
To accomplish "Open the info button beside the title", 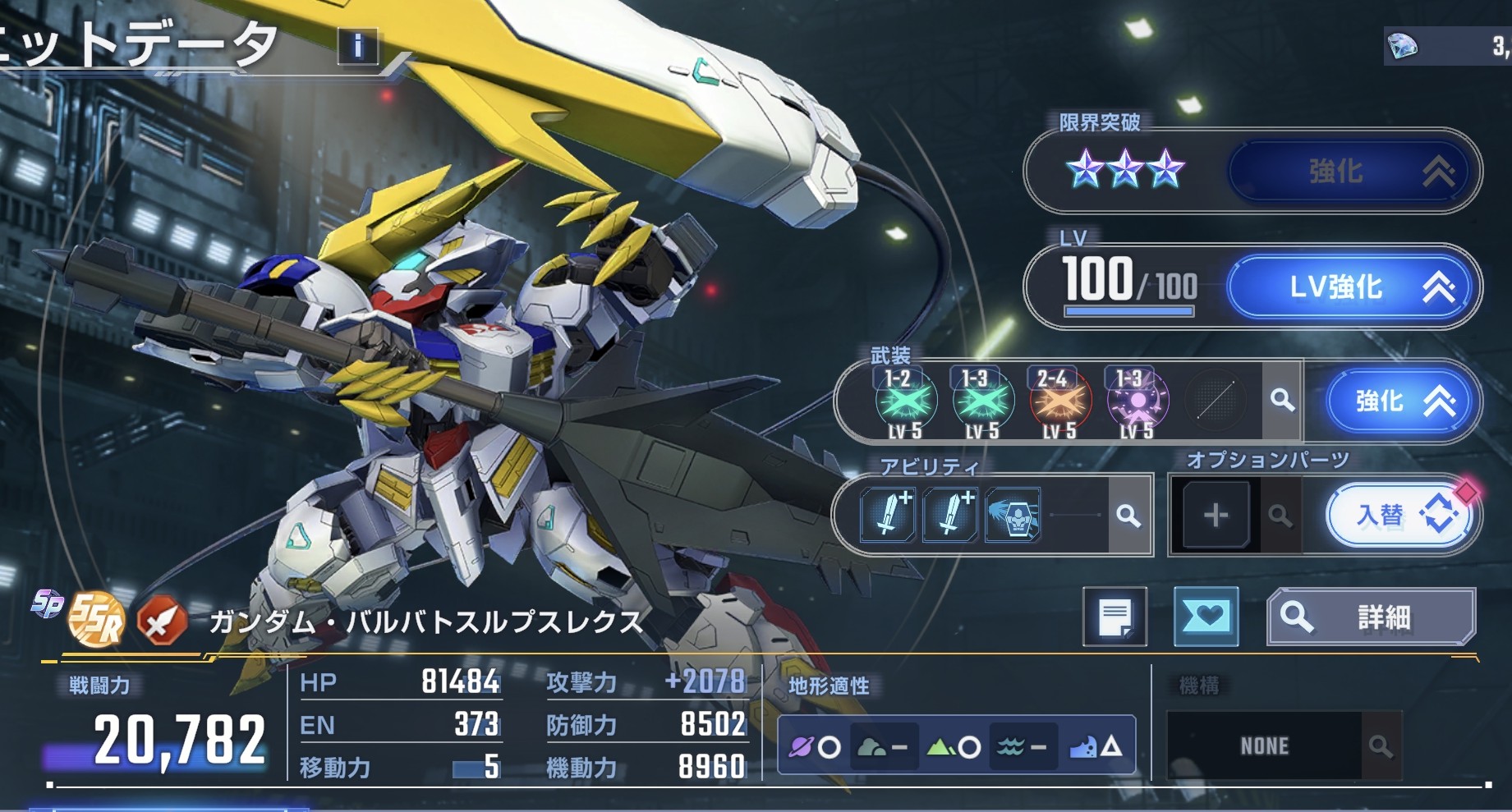I will pyautogui.click(x=358, y=47).
